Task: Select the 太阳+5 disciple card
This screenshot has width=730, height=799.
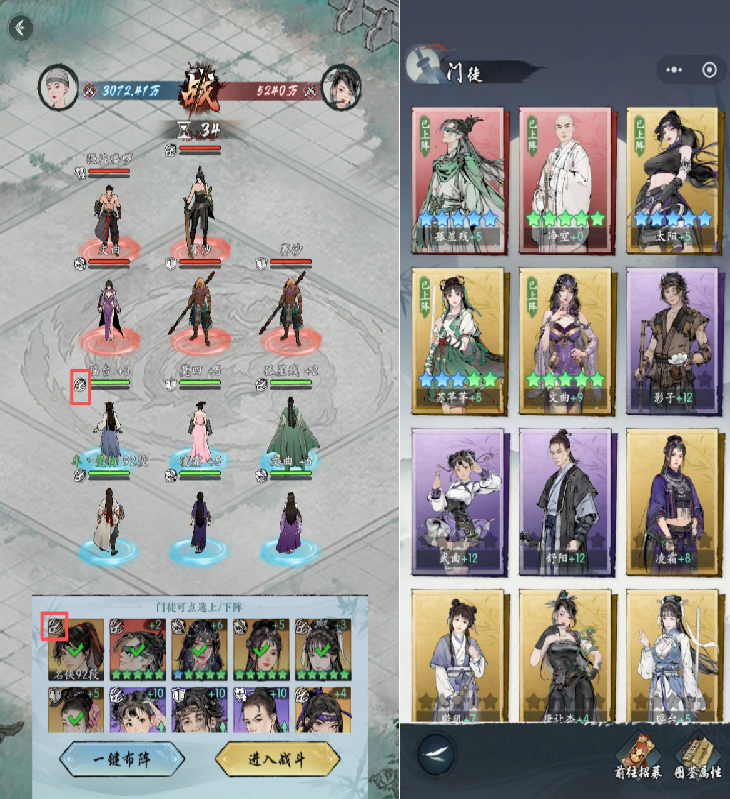Action: (672, 178)
